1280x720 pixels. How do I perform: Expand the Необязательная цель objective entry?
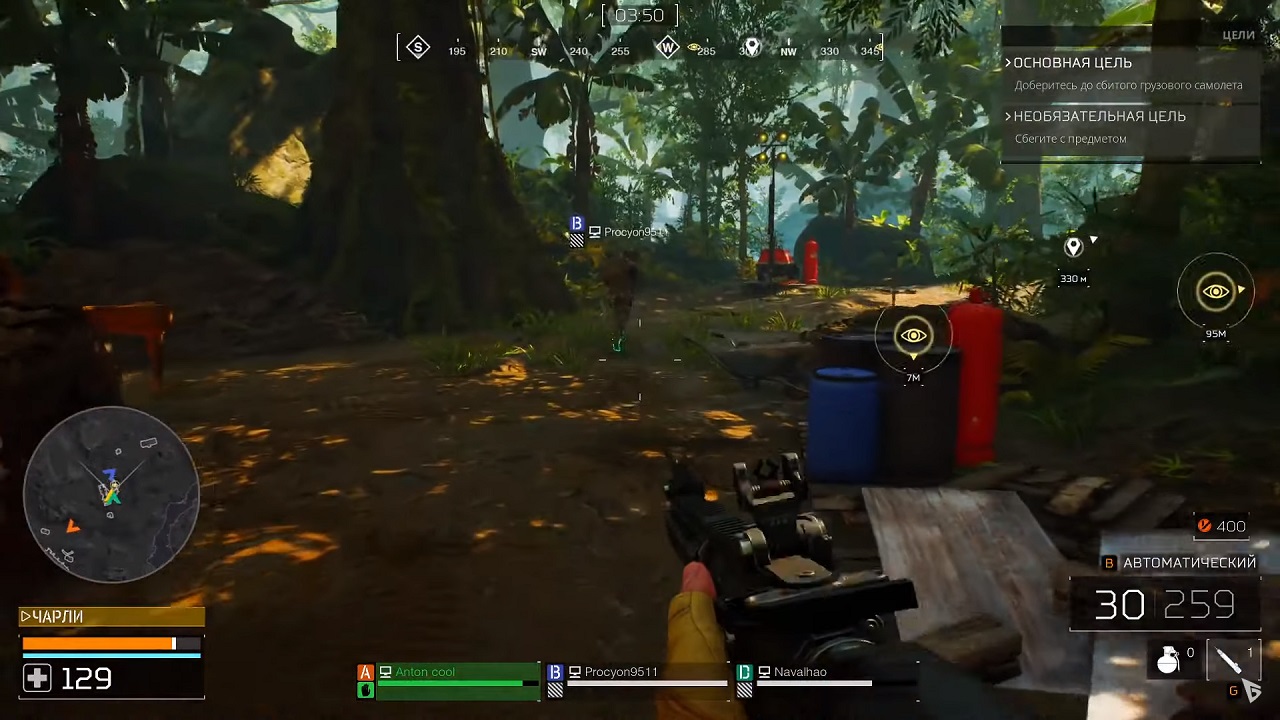[1098, 117]
